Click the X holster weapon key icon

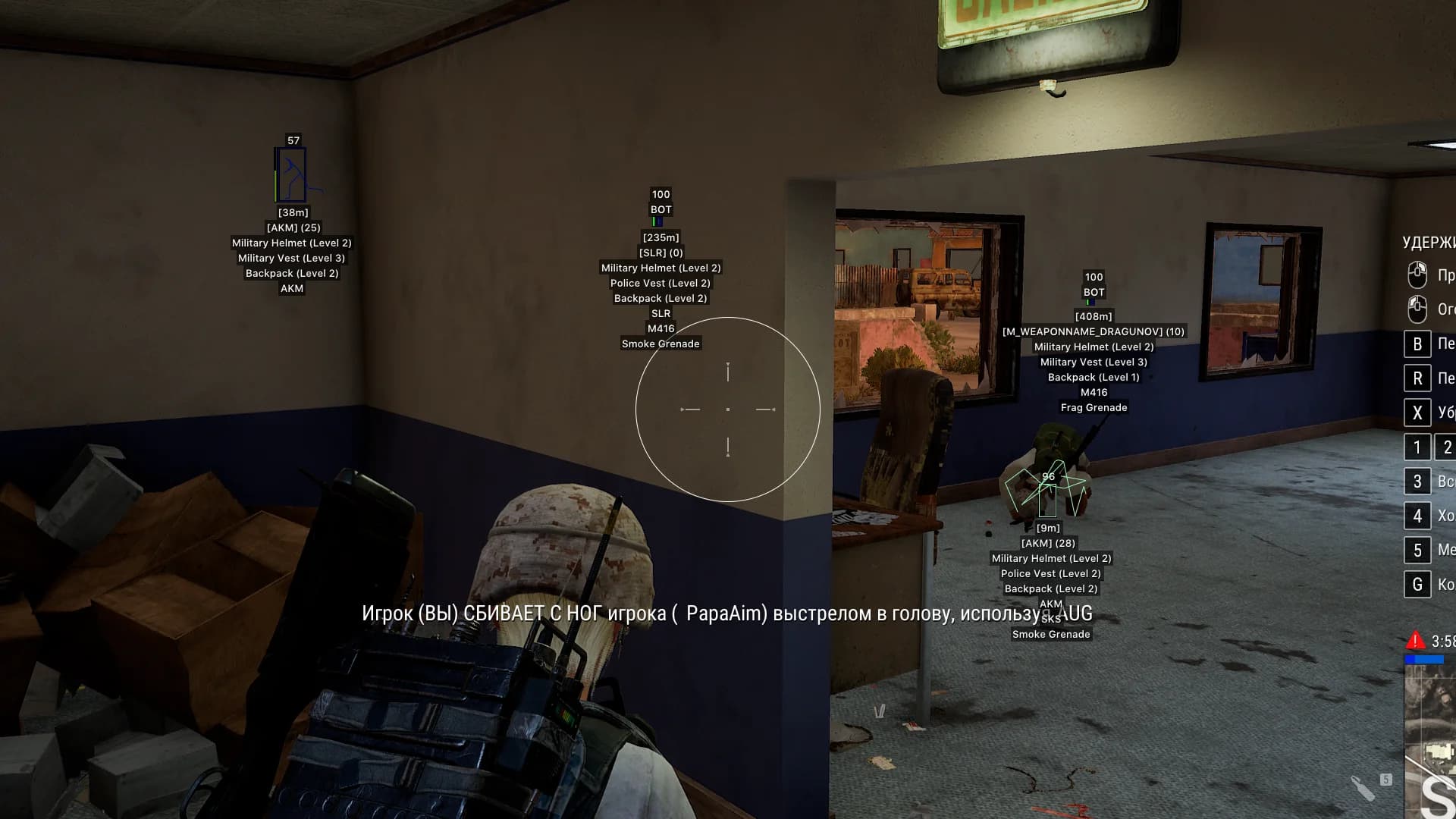[x=1417, y=413]
